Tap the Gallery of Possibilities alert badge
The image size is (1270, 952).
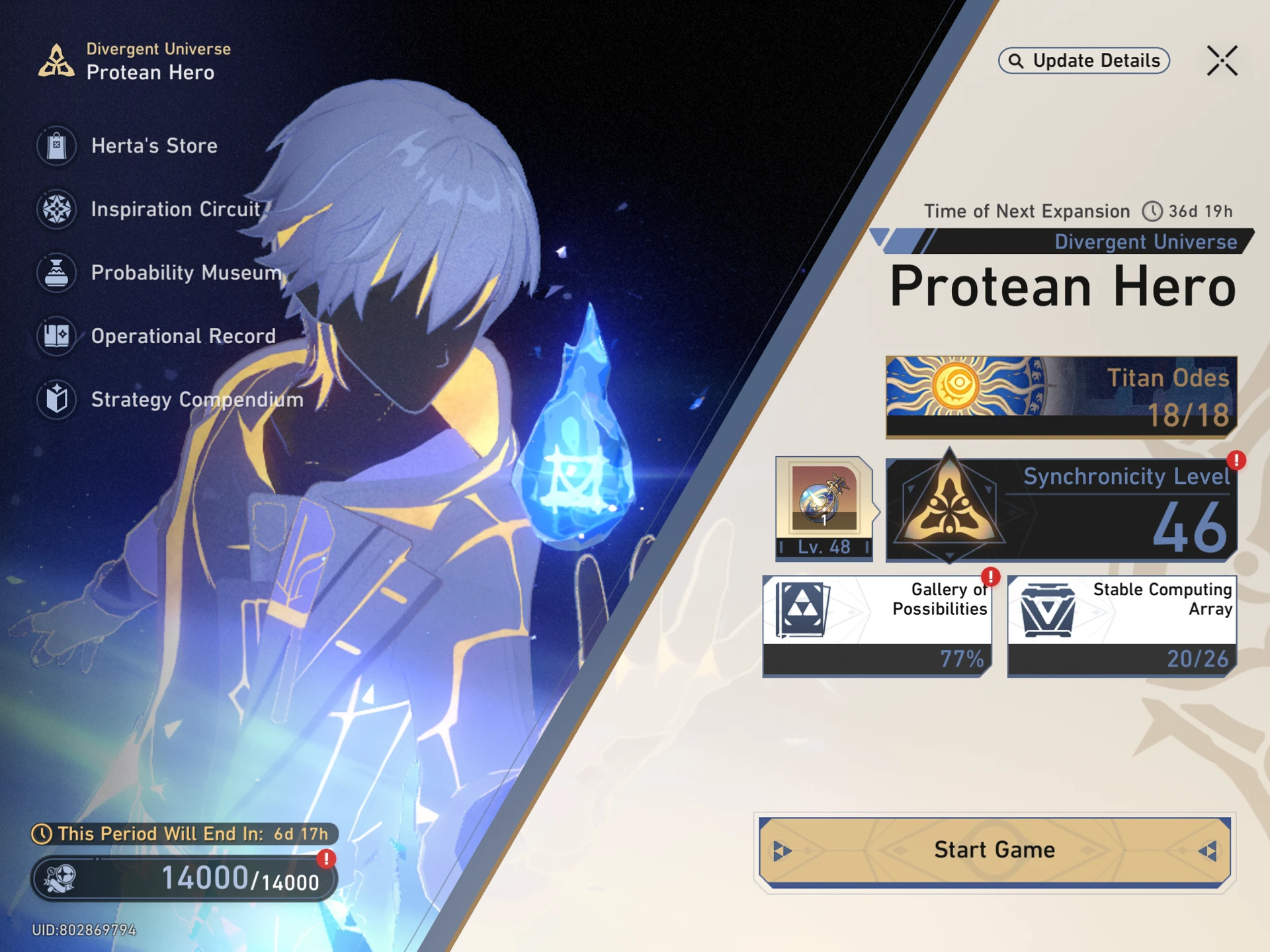tap(989, 576)
